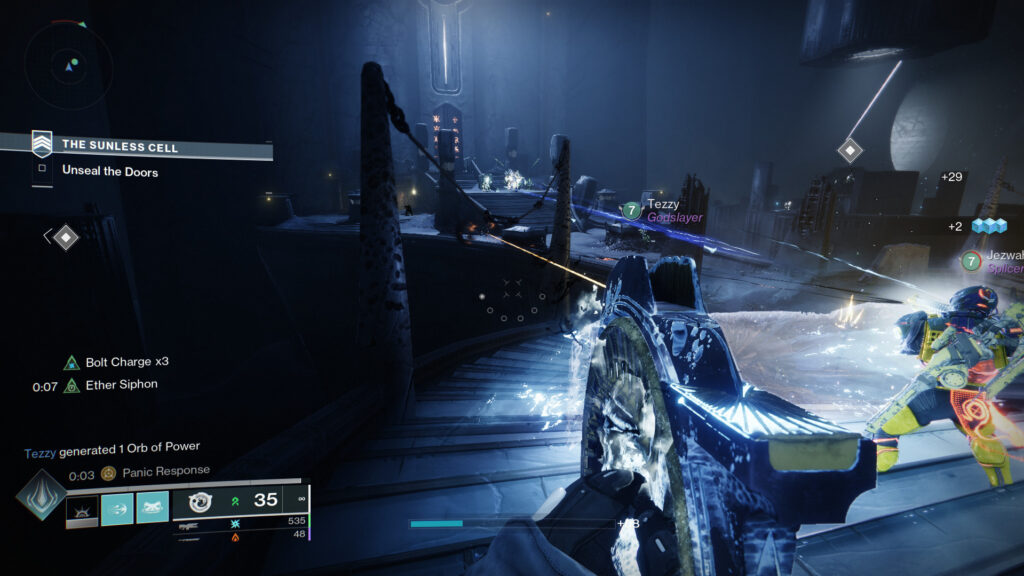Viewport: 1024px width, 576px height.
Task: Choose the energy weapon row with 535 ammo
Action: click(240, 522)
